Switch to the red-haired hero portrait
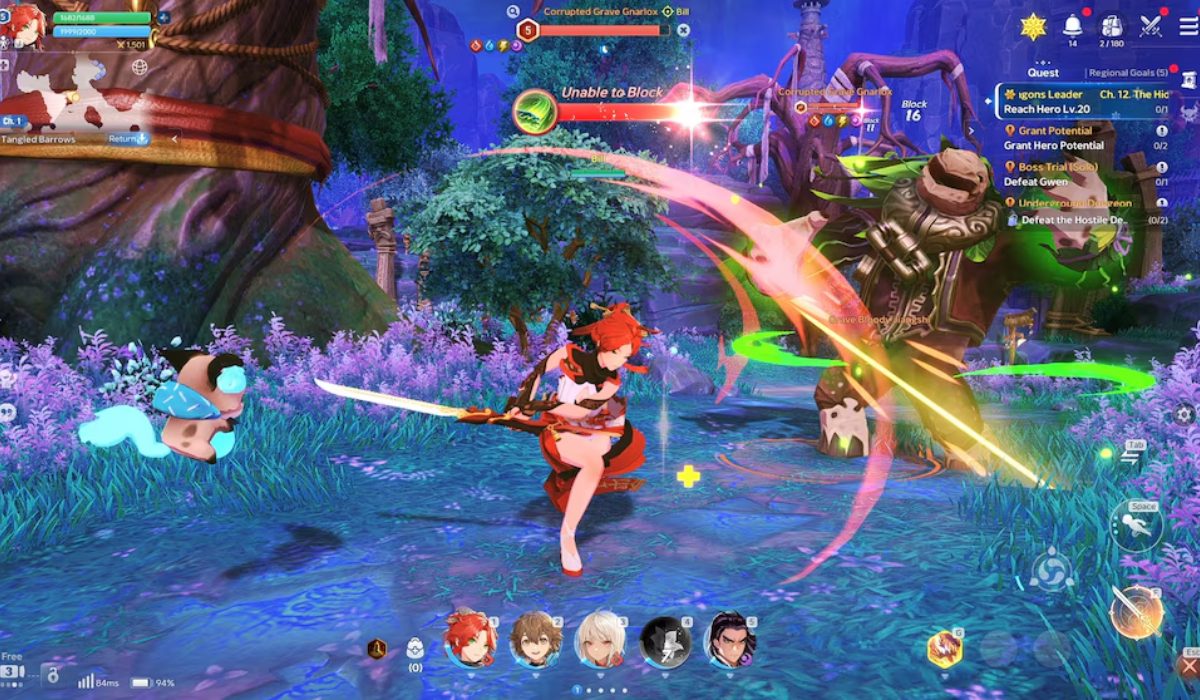This screenshot has width=1200, height=700. click(x=470, y=640)
